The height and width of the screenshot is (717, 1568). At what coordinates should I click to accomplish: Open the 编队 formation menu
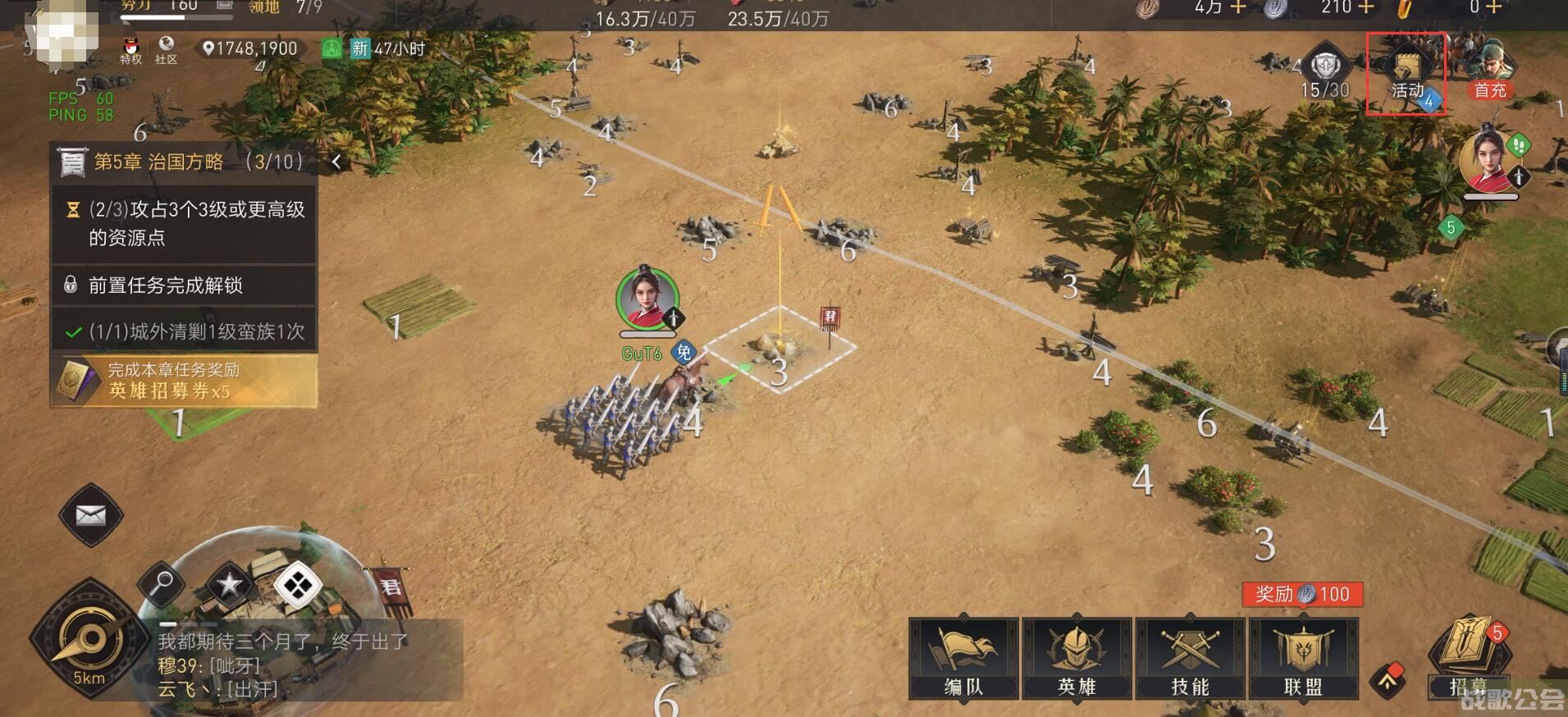(963, 658)
